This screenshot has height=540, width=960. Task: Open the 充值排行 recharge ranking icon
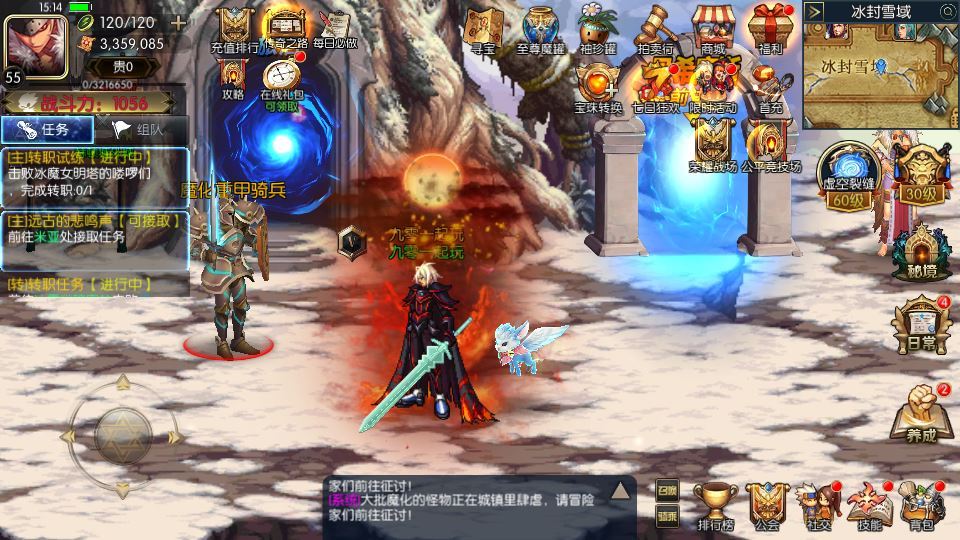[235, 28]
